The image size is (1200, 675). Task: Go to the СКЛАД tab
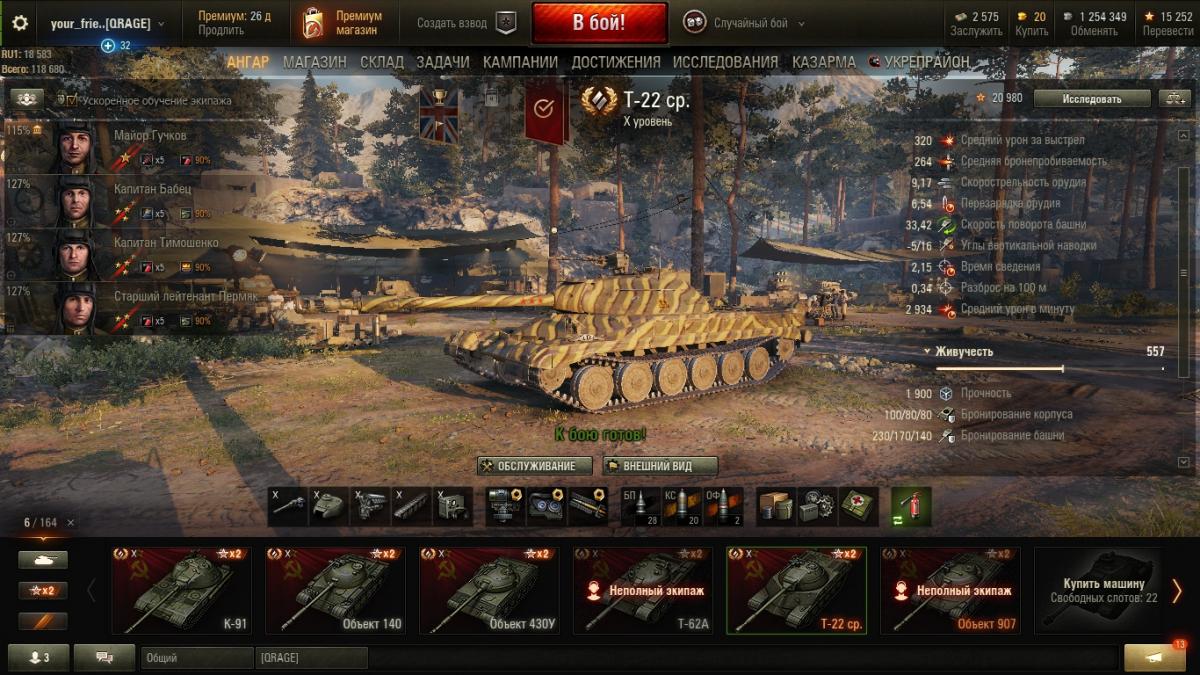coord(381,62)
